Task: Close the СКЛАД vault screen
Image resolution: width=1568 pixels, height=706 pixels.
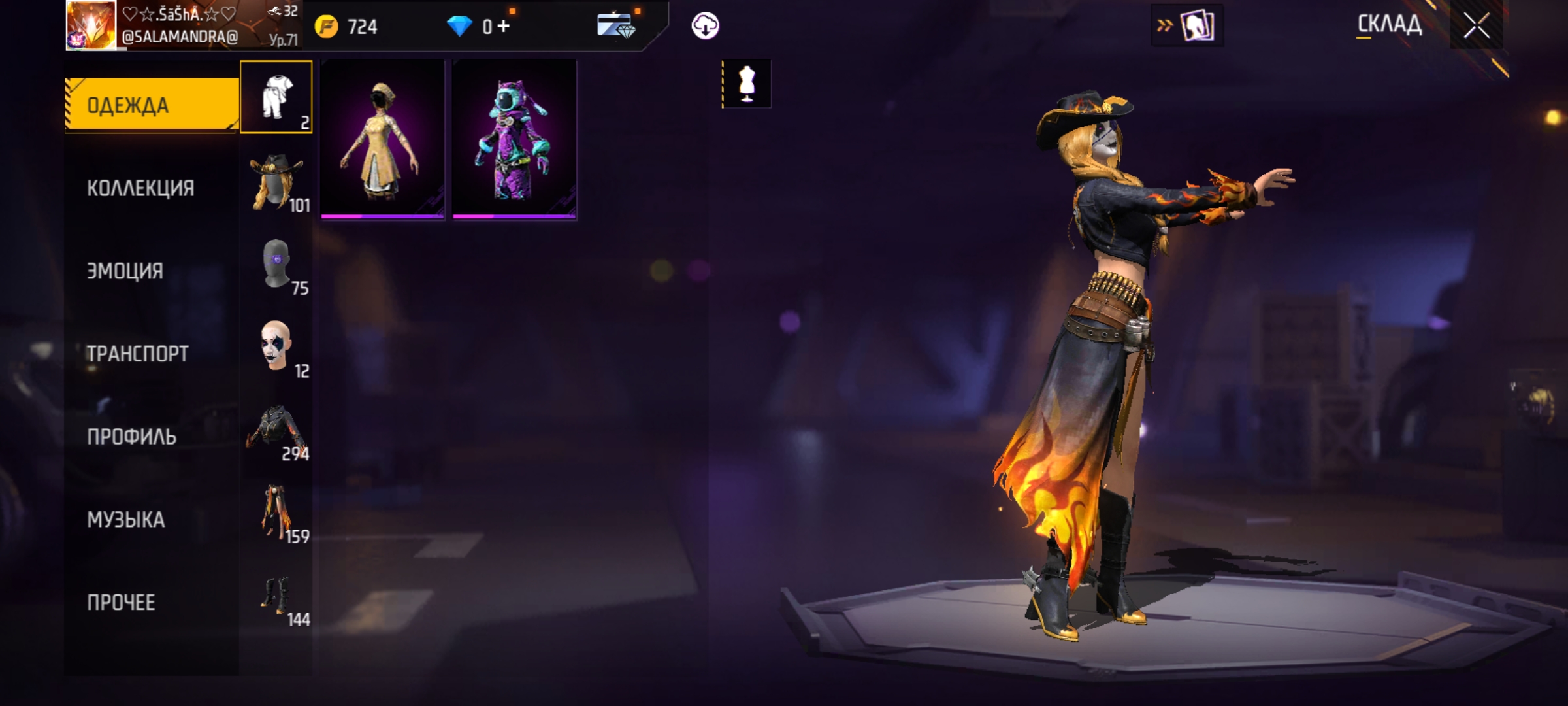Action: click(1476, 26)
